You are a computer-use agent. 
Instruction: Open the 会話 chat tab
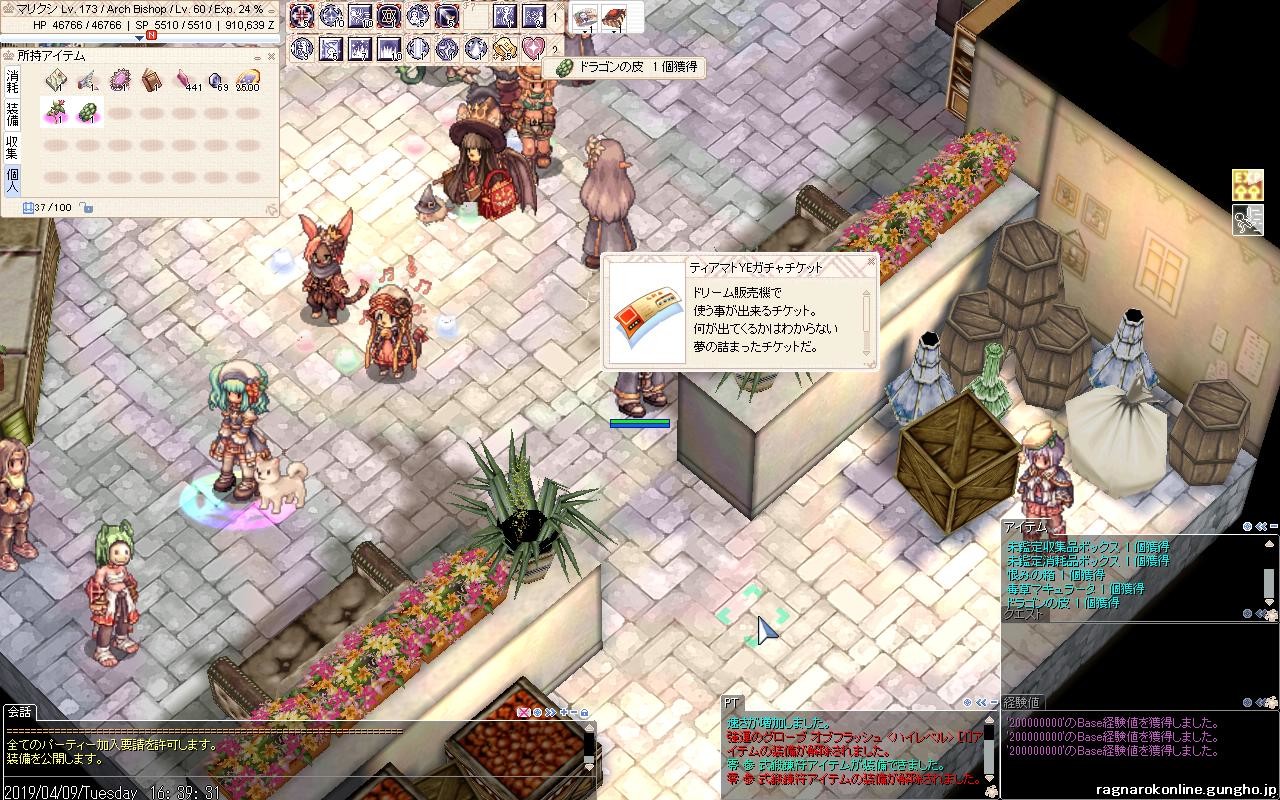tap(19, 712)
